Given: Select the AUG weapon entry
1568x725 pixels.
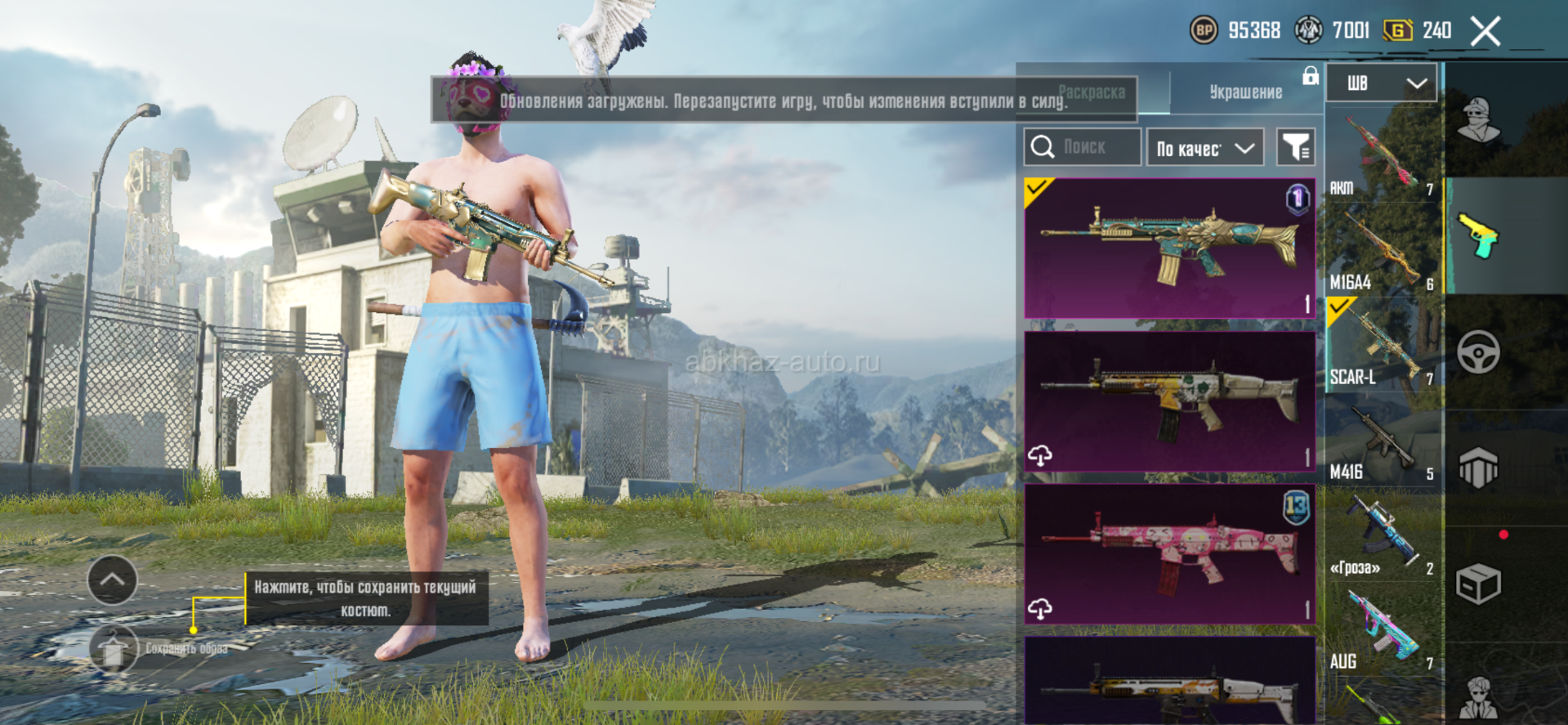Looking at the screenshot, I should click(x=1382, y=631).
